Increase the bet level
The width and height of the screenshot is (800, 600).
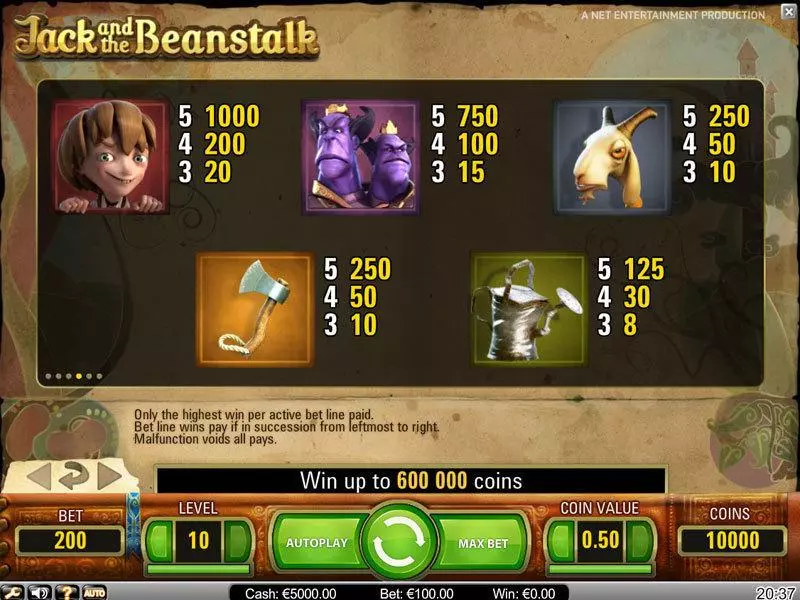tap(239, 541)
